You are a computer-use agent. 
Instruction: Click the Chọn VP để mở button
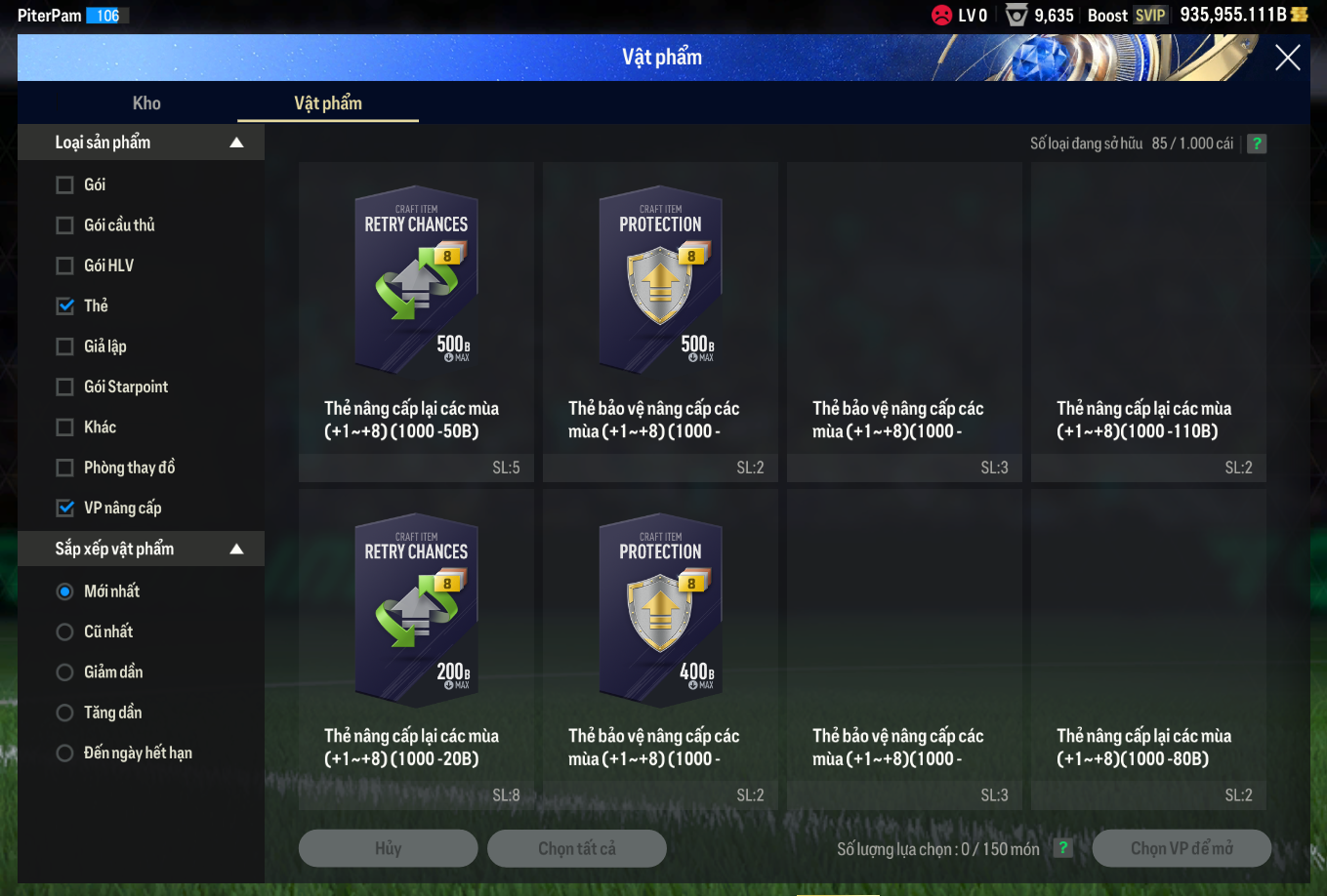[1182, 848]
